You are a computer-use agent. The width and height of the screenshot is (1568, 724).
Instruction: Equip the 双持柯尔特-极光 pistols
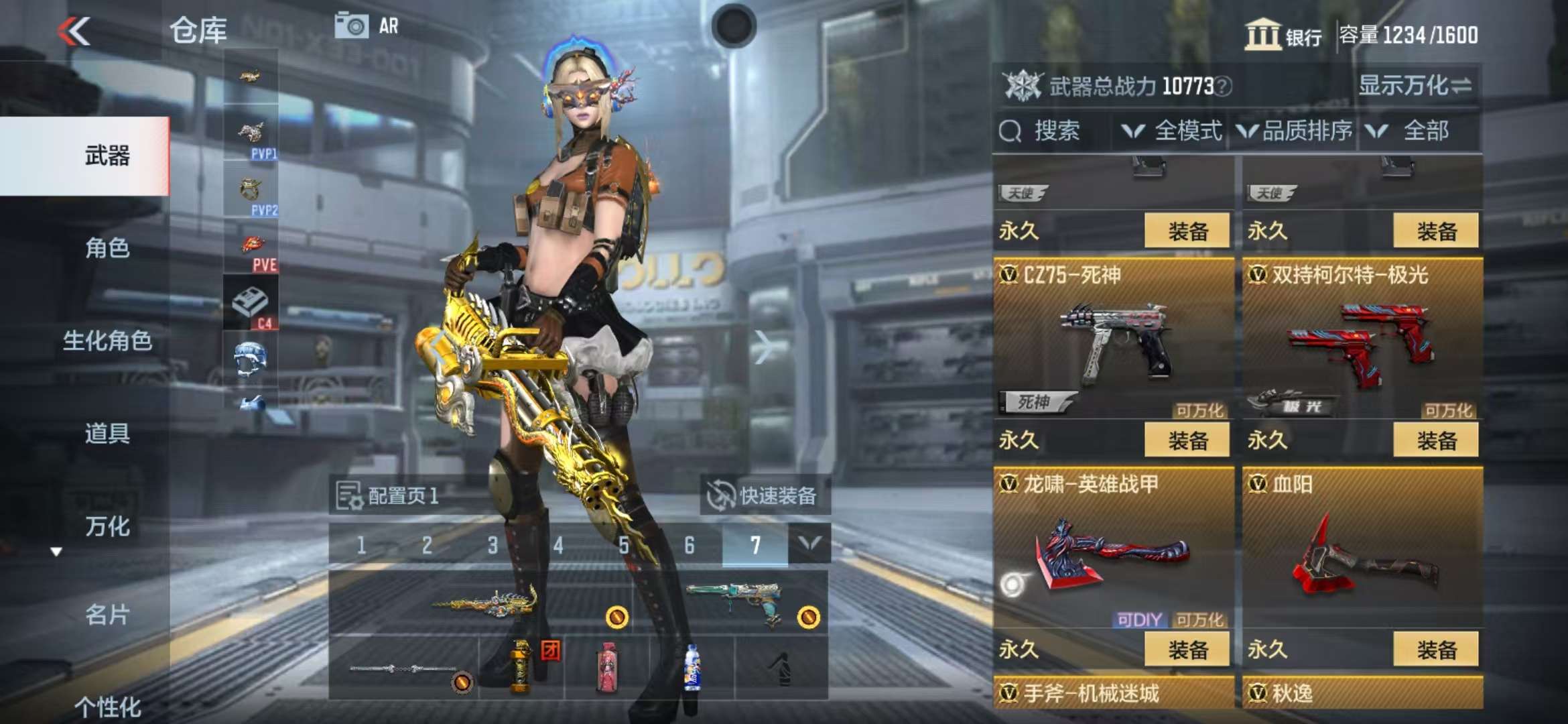[1435, 440]
